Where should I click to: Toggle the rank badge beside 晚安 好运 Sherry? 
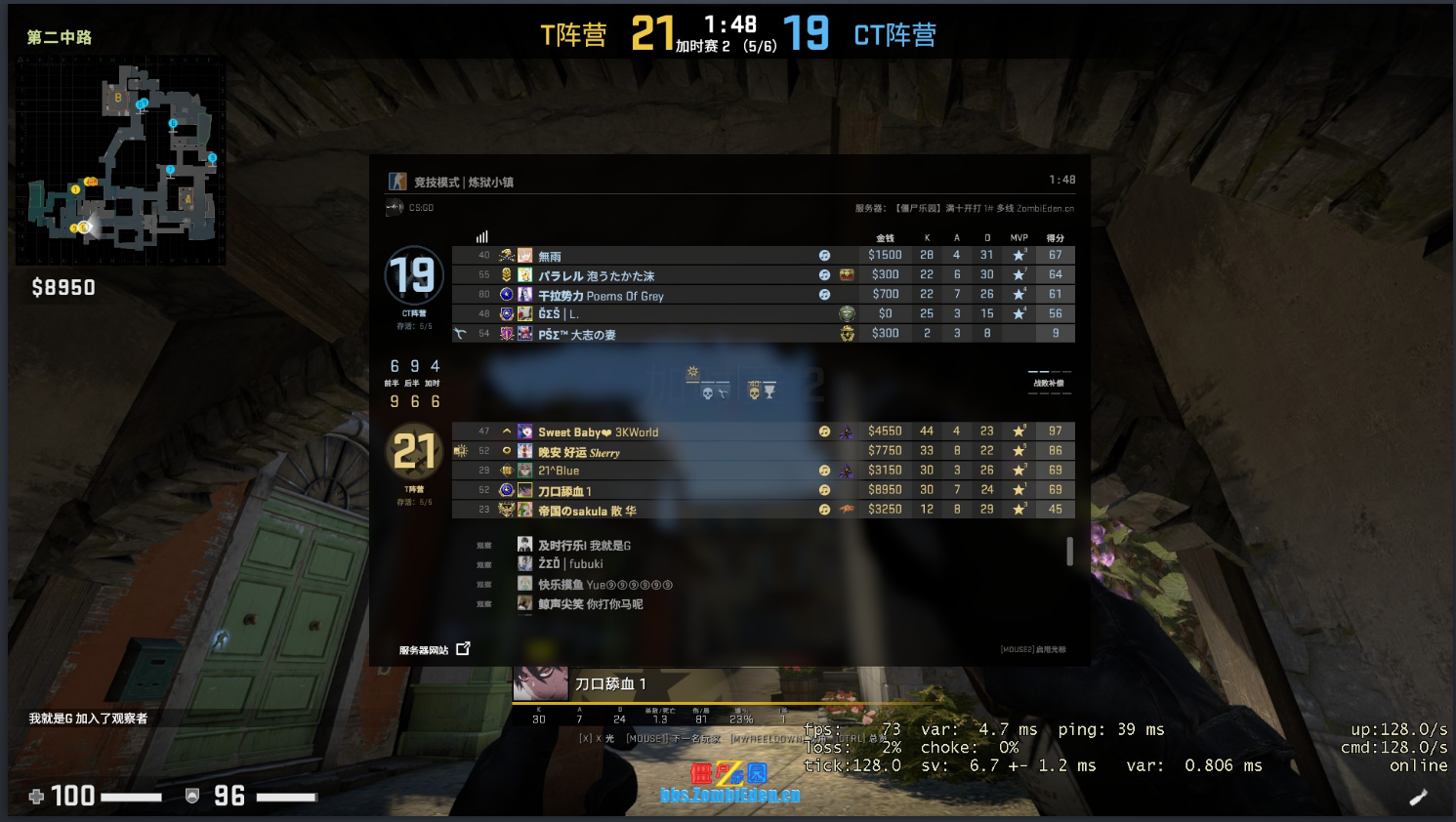point(507,451)
